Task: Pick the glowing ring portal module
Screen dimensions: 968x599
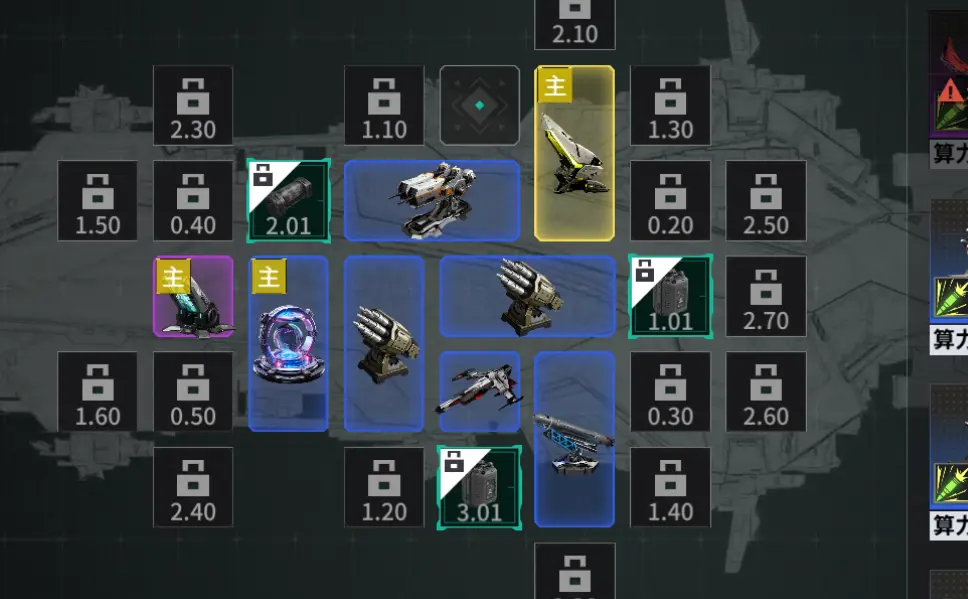Action: point(288,343)
